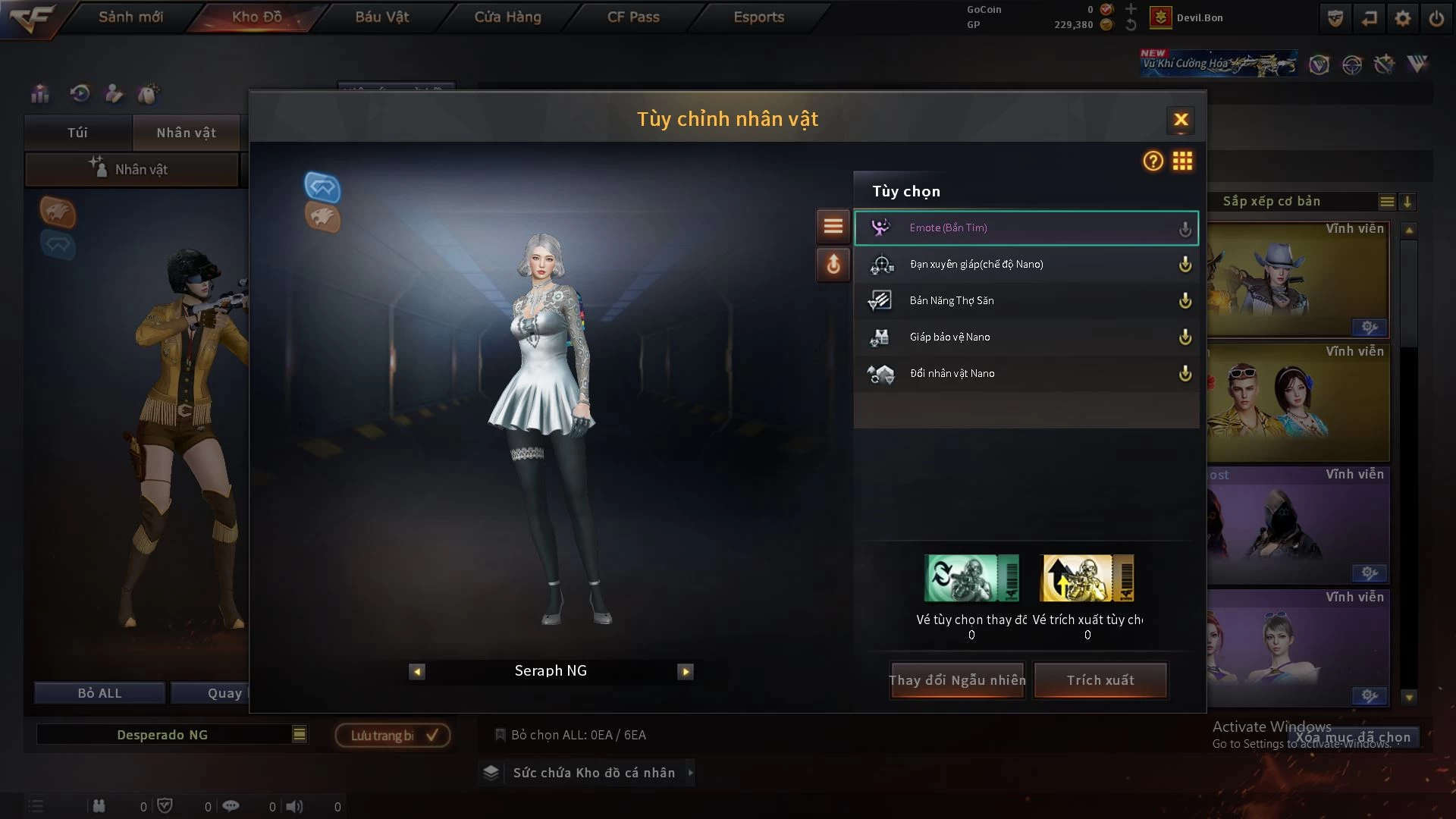Image resolution: width=1456 pixels, height=819 pixels.
Task: Click the Thay đổi Ngẫu nhiên button
Action: 957,680
